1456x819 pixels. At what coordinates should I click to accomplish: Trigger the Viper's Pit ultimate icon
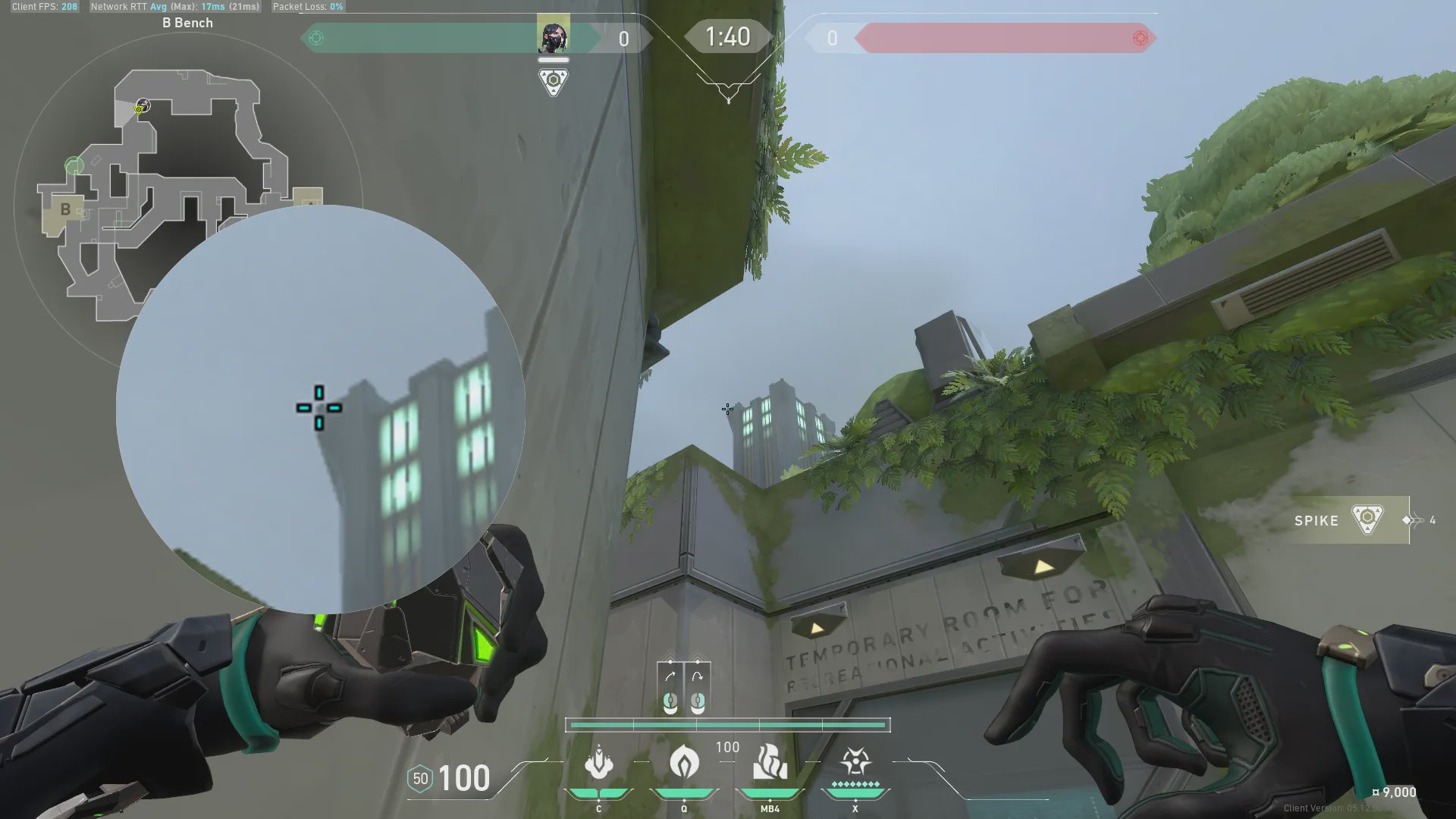click(x=855, y=763)
